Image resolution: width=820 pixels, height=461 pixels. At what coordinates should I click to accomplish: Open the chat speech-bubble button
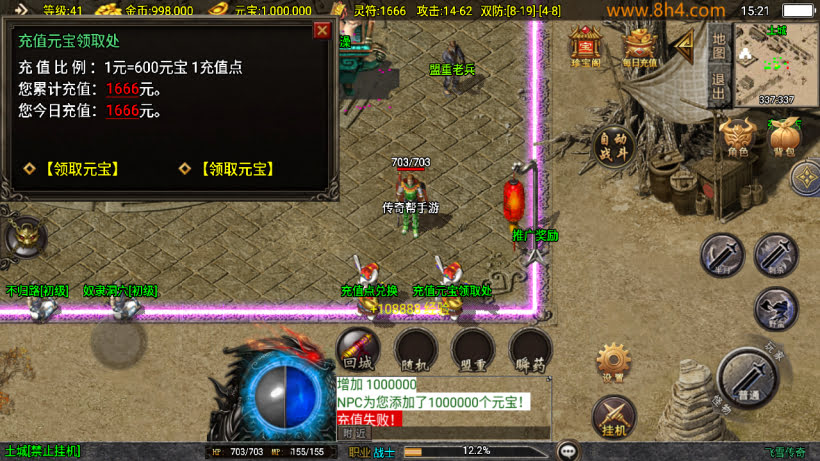569,451
